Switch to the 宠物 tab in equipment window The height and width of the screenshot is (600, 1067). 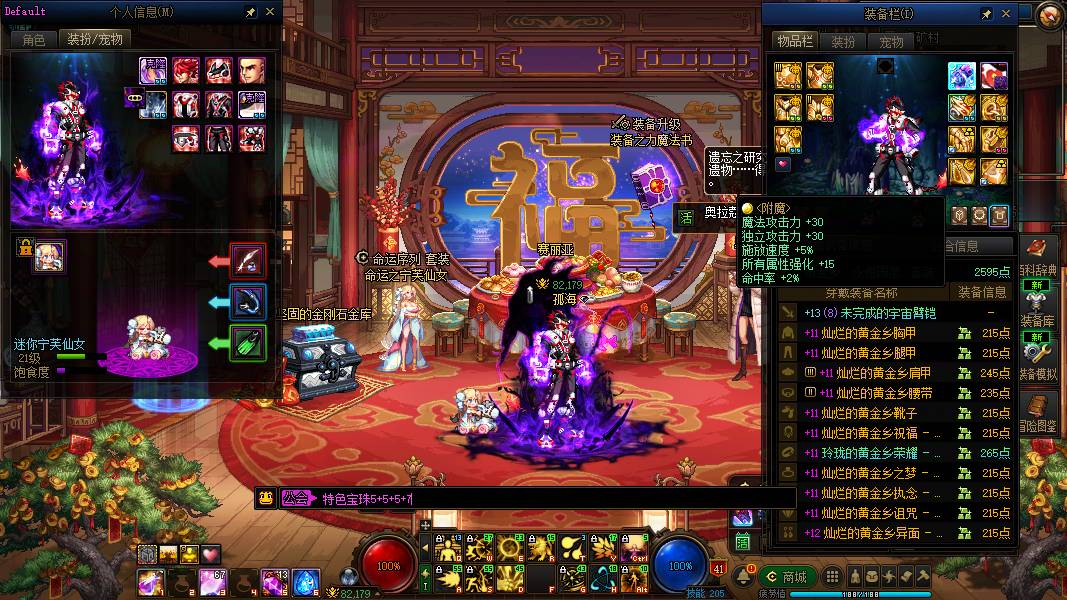(x=891, y=42)
